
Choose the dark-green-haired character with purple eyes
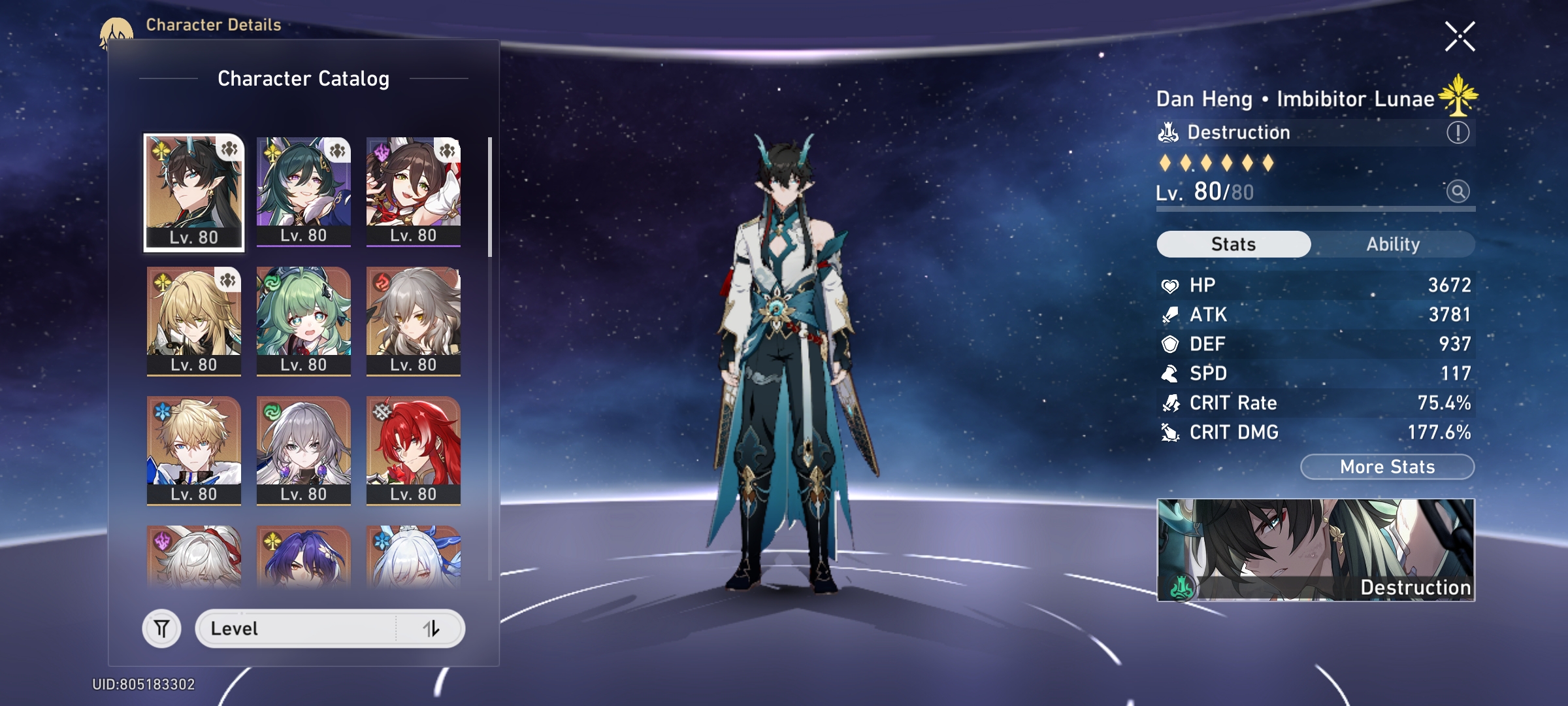(304, 191)
